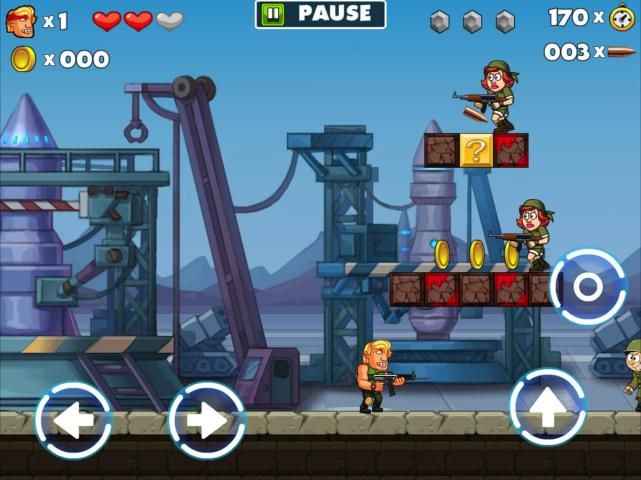The width and height of the screenshot is (641, 480).
Task: Tap the right arrow movement button
Action: 206,421
